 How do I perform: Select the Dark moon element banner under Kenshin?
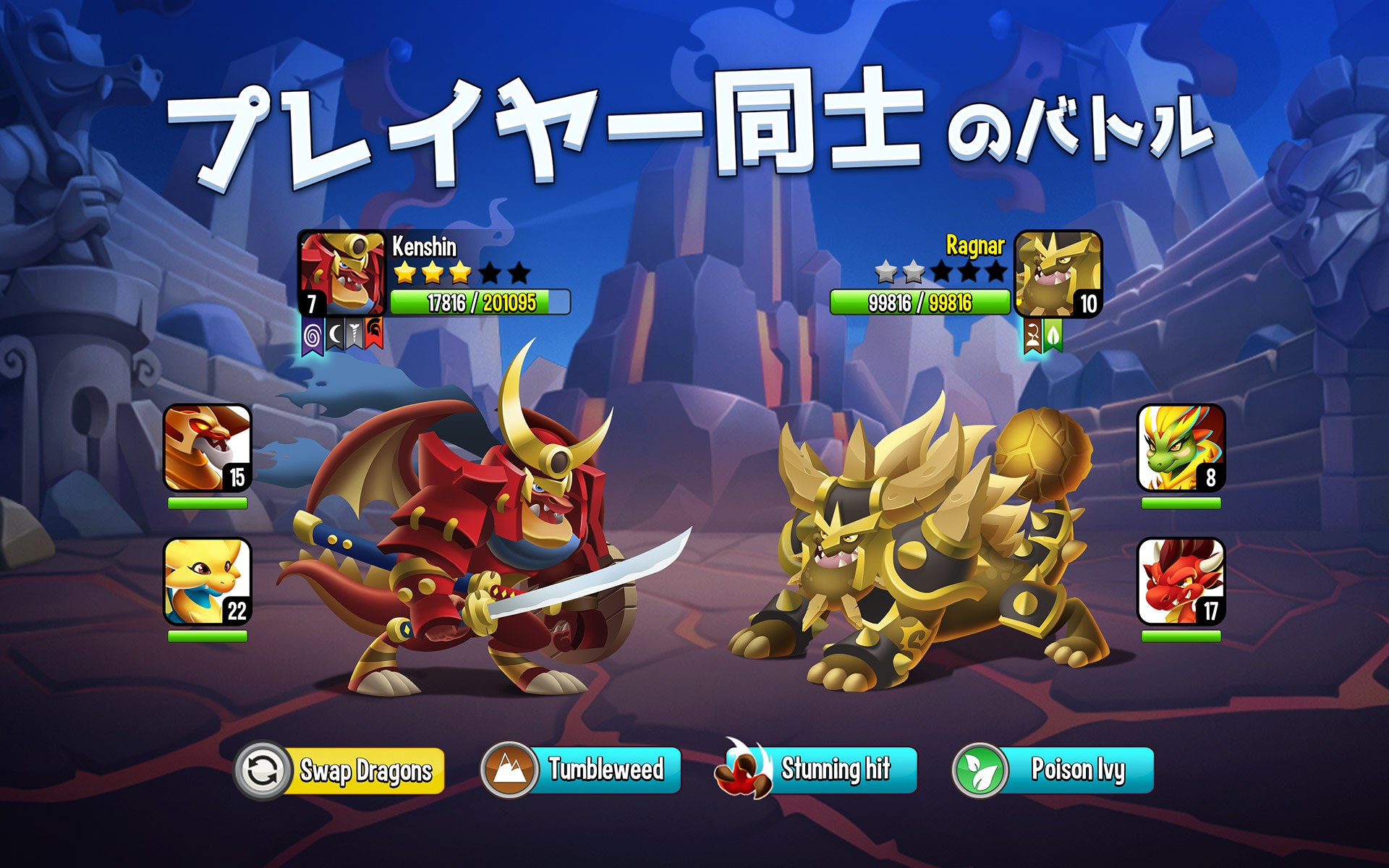(335, 334)
